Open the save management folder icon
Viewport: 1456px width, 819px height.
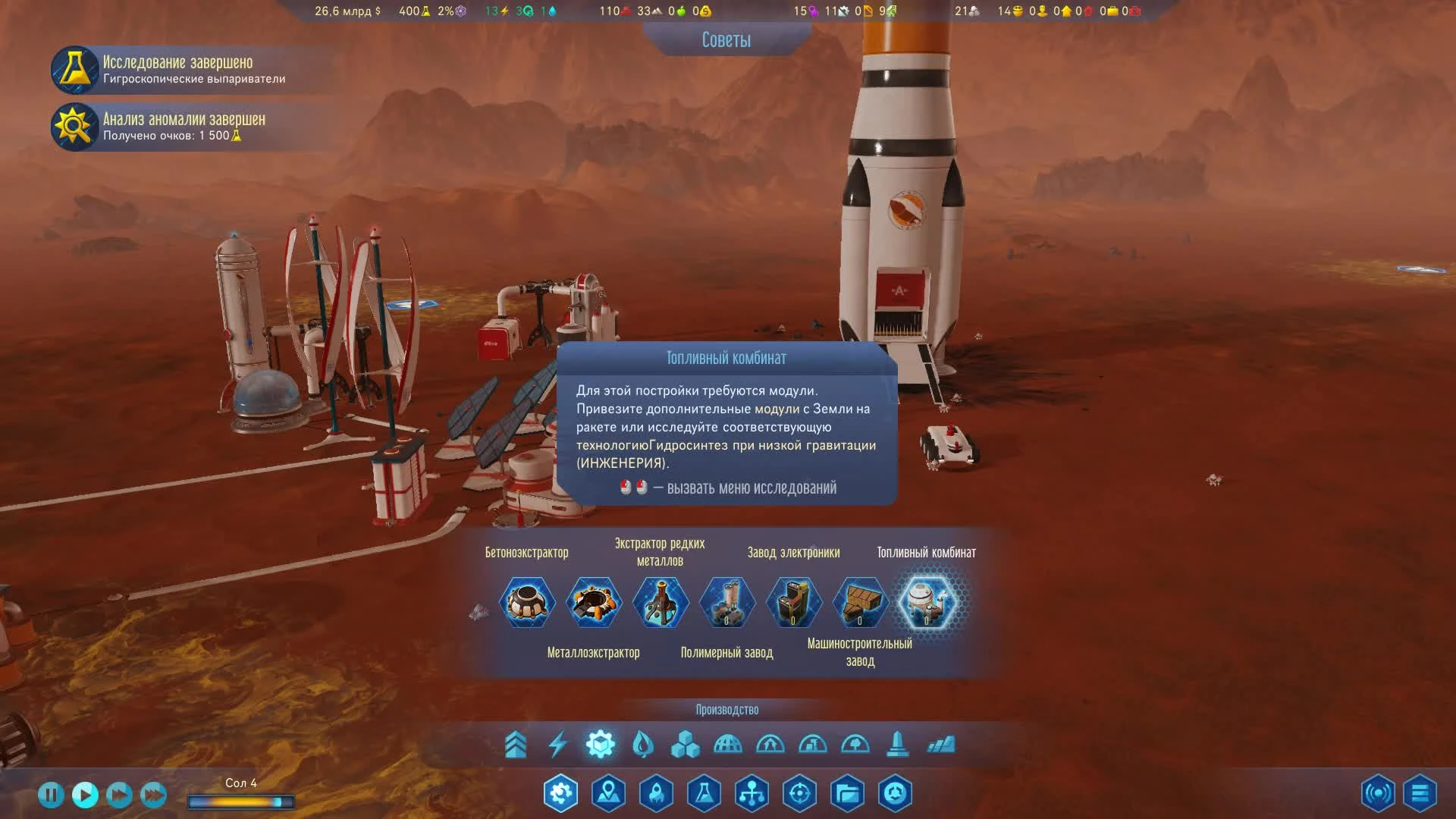pos(847,793)
